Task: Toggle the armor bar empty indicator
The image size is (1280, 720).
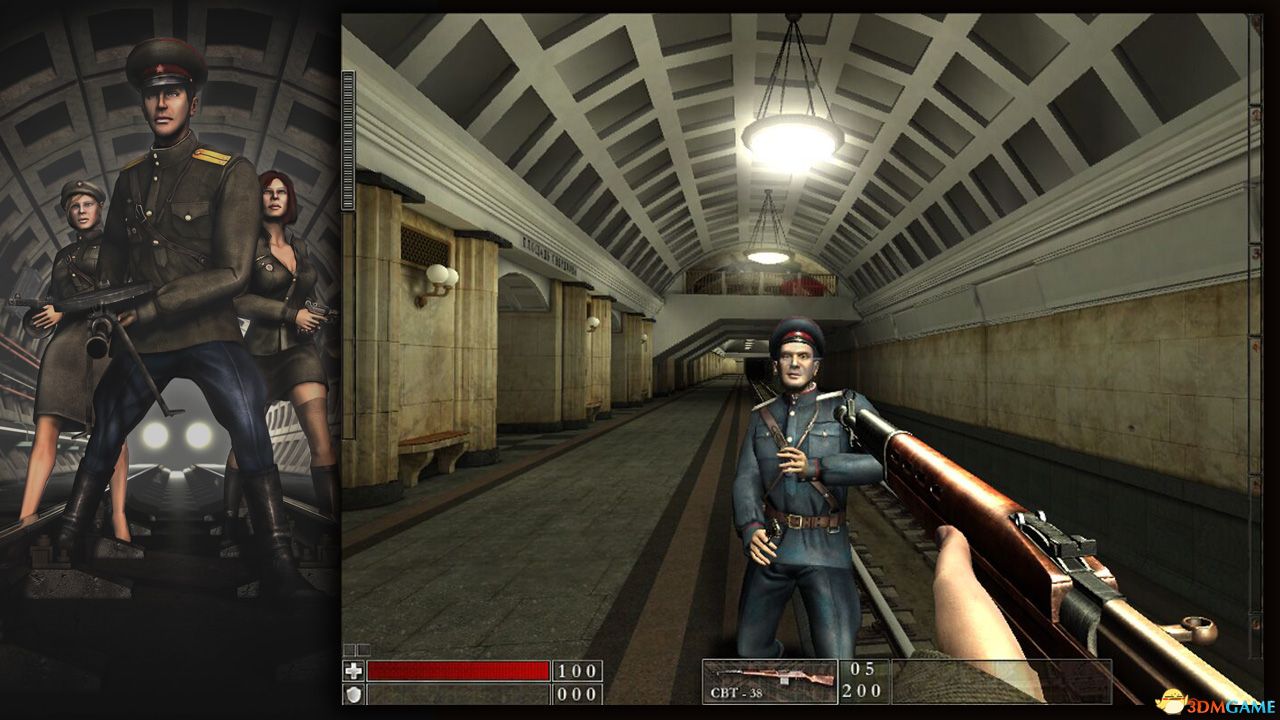Action: click(460, 696)
